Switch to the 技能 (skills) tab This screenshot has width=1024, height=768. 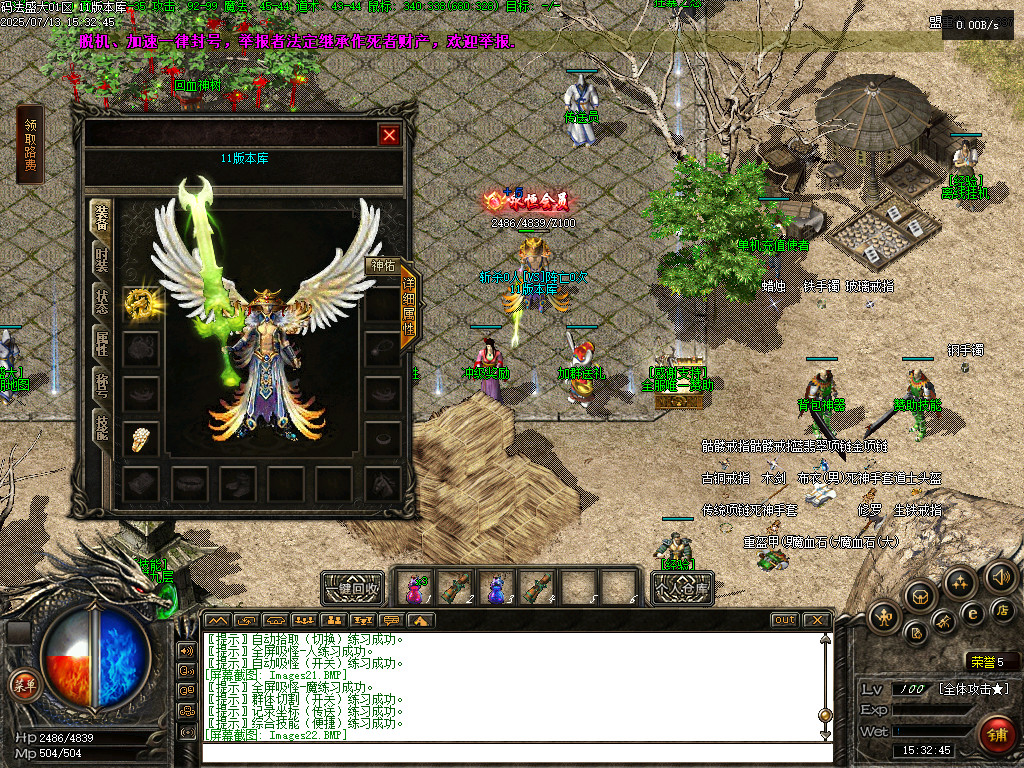102,428
